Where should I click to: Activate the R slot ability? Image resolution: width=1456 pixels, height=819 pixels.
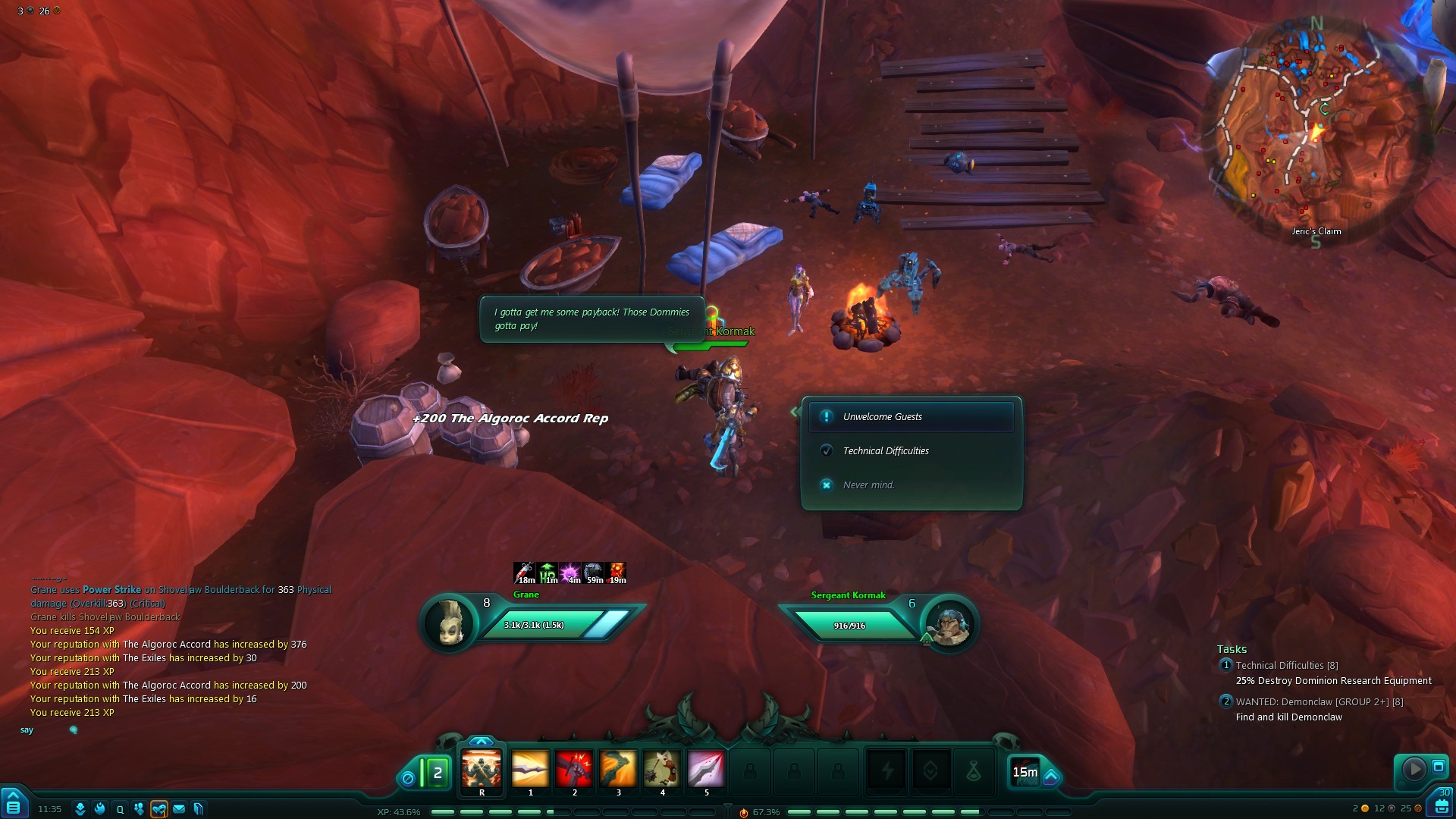[482, 770]
